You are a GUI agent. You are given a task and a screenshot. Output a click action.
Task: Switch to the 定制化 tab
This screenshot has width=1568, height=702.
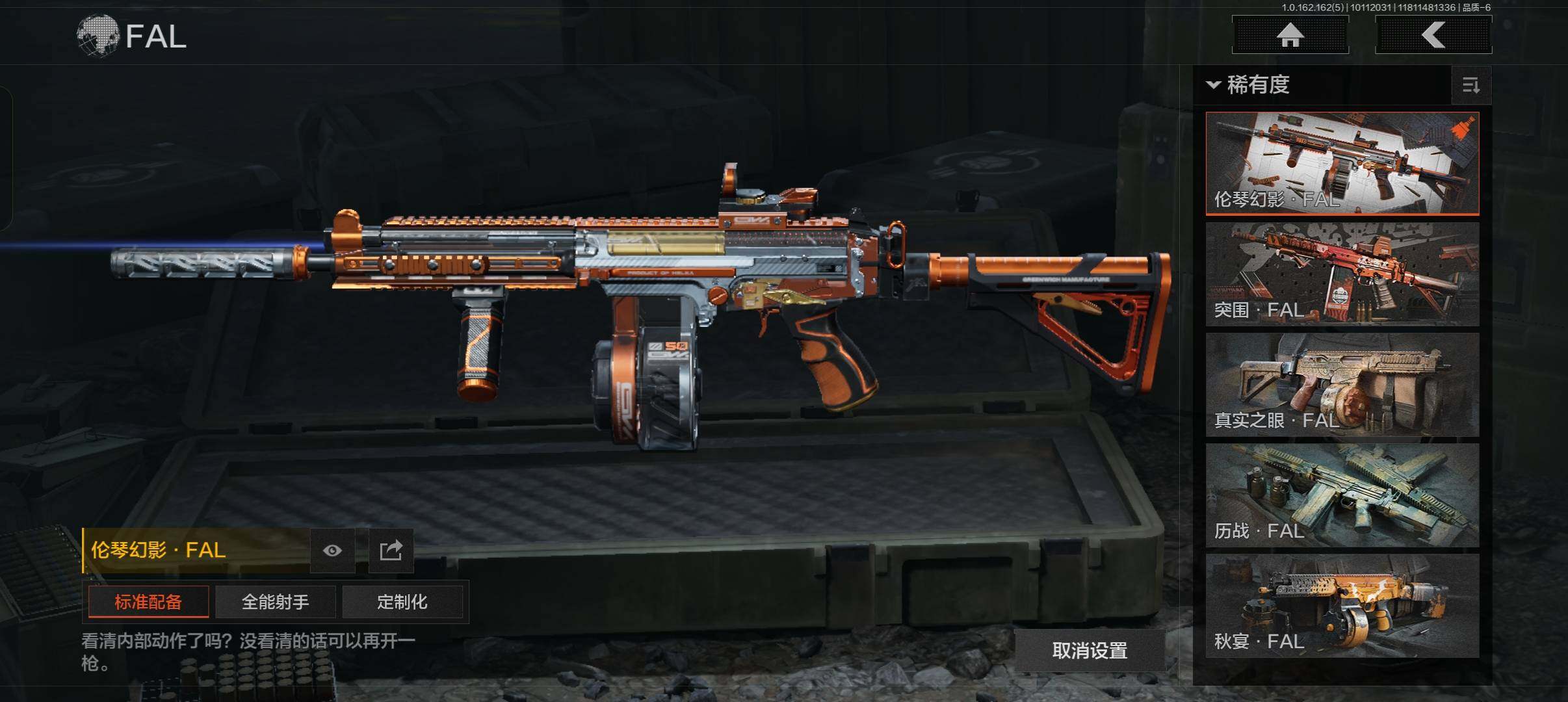coord(402,602)
